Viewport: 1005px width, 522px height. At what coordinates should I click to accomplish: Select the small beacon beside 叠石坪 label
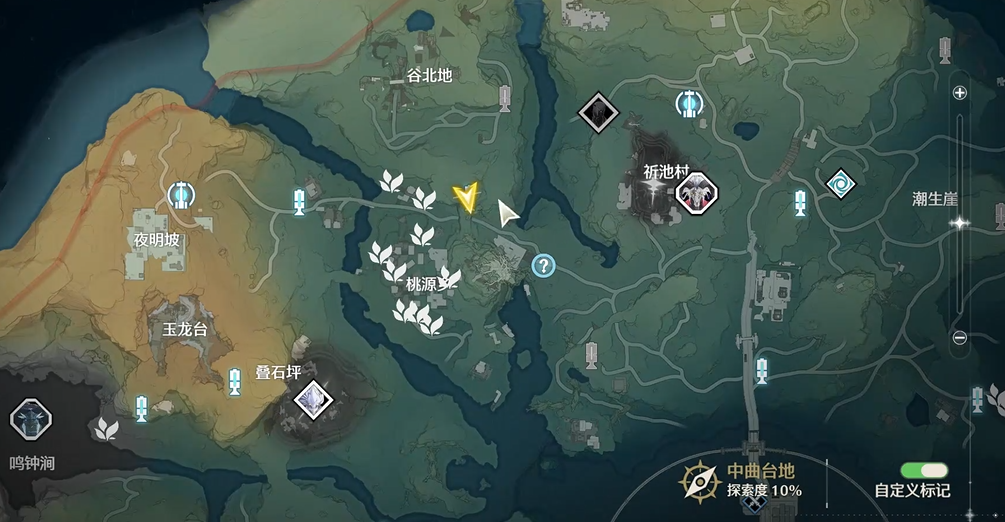pos(235,381)
